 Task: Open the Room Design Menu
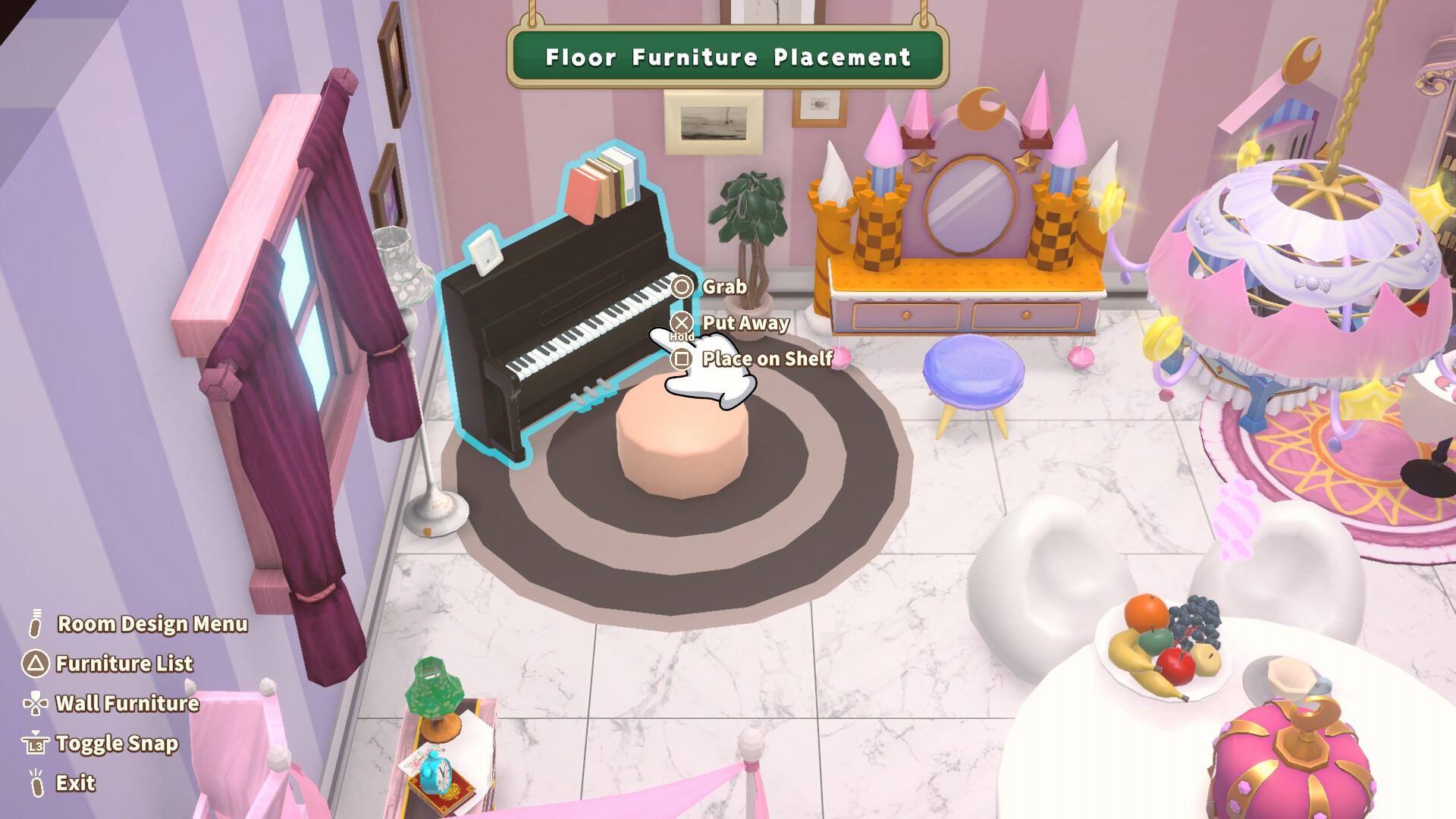pyautogui.click(x=152, y=624)
